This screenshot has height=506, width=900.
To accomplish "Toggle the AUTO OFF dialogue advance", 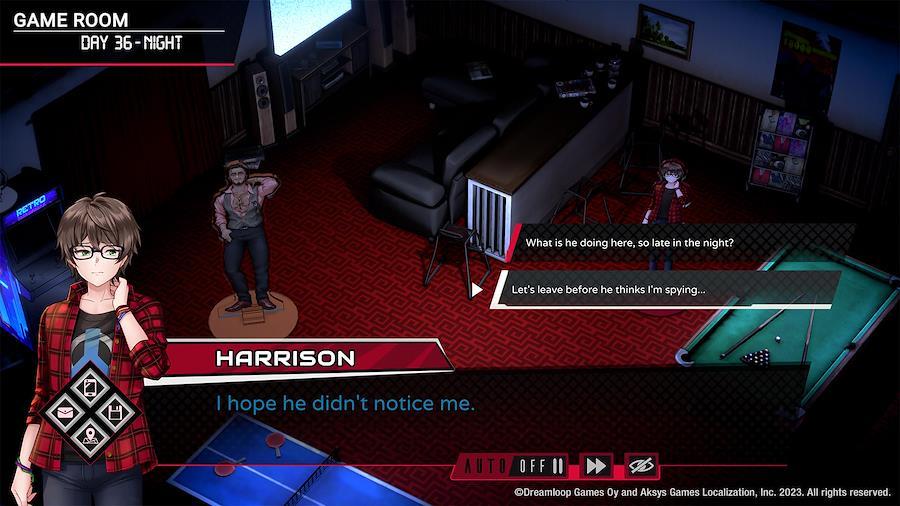I will (x=512, y=465).
